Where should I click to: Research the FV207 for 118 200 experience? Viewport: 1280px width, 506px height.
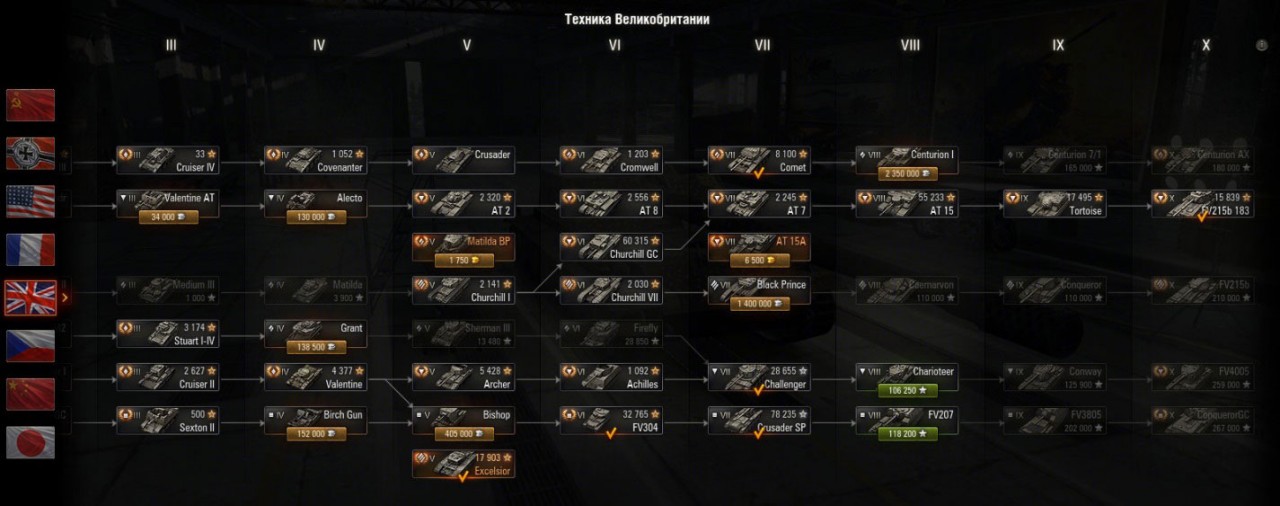[908, 434]
